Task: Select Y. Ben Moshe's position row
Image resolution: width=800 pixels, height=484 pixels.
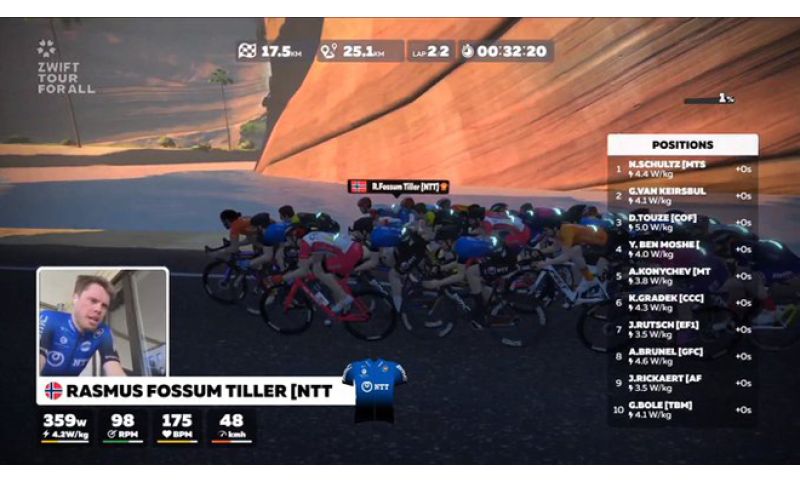Action: click(682, 248)
